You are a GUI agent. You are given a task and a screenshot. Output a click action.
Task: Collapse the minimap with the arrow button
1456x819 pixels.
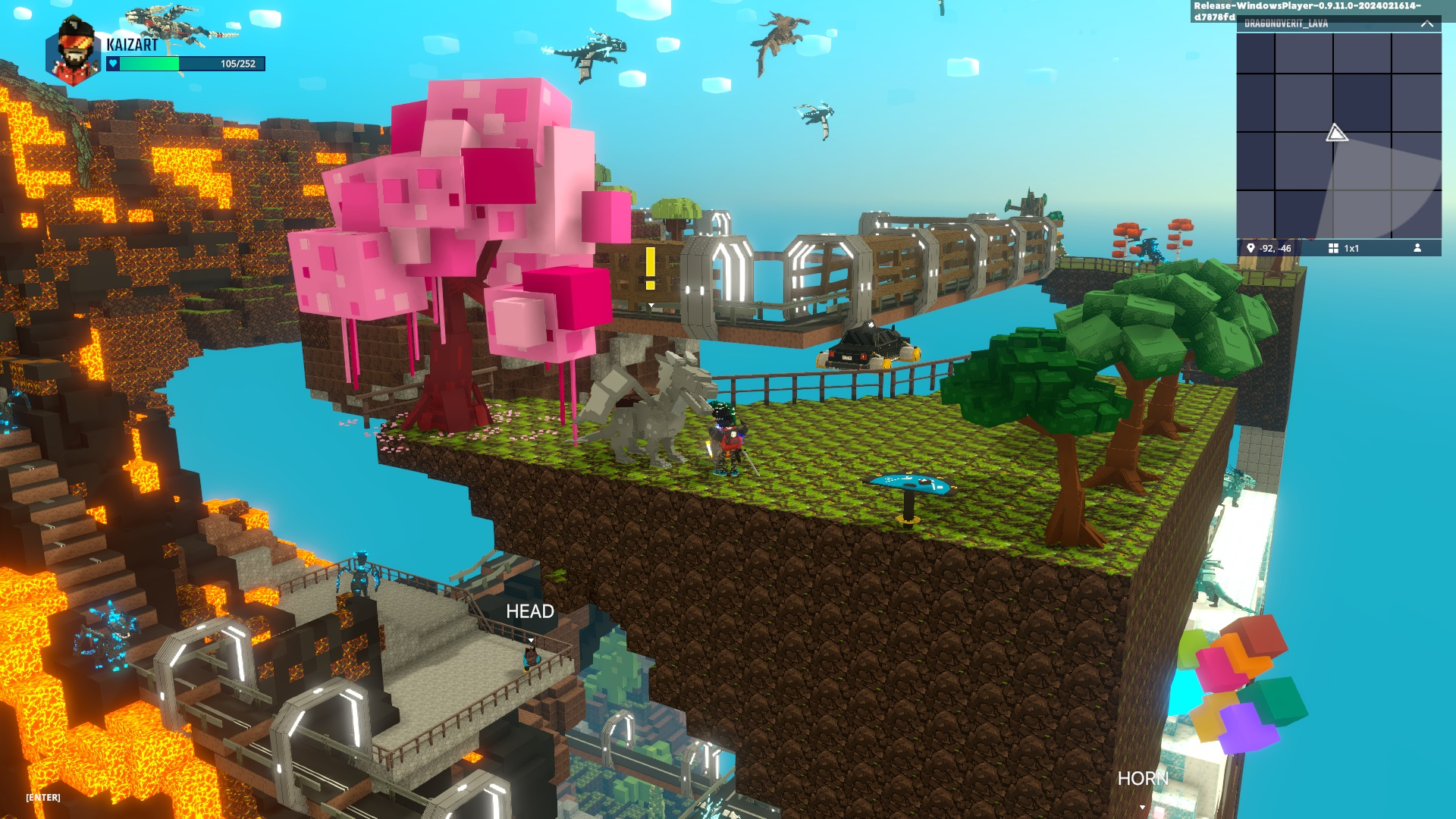(1426, 24)
